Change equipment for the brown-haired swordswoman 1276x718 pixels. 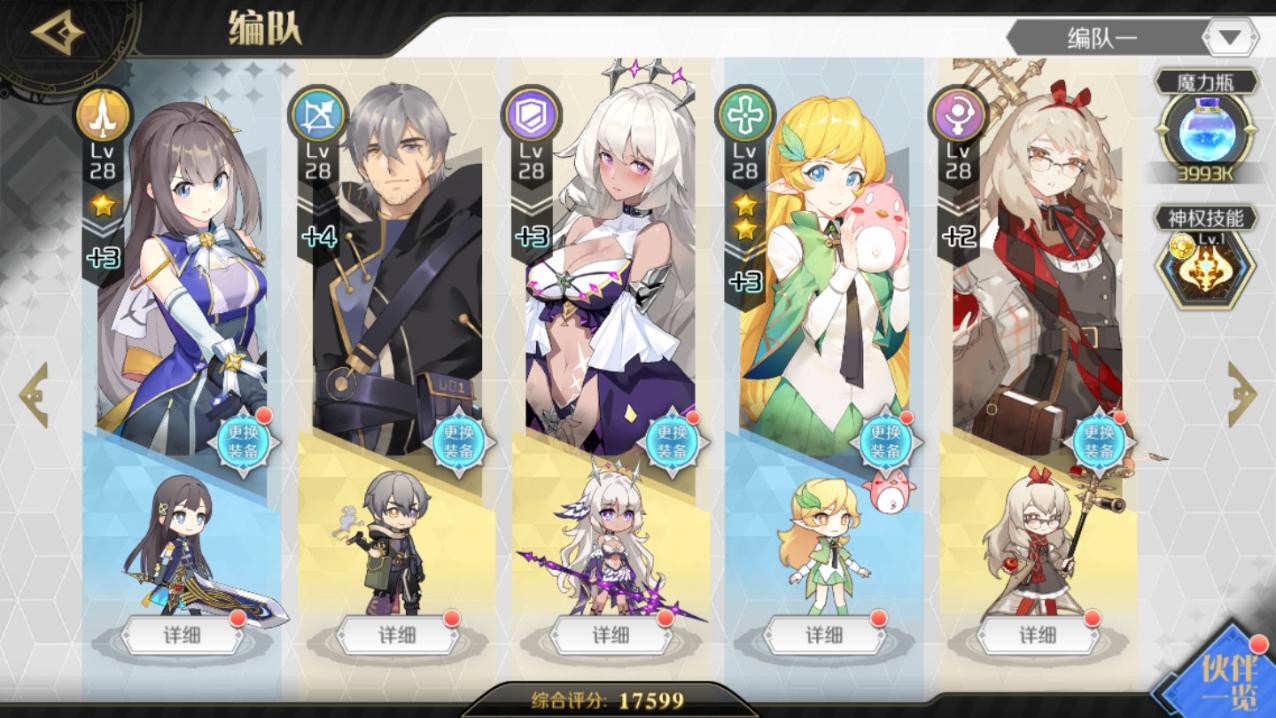[244, 441]
